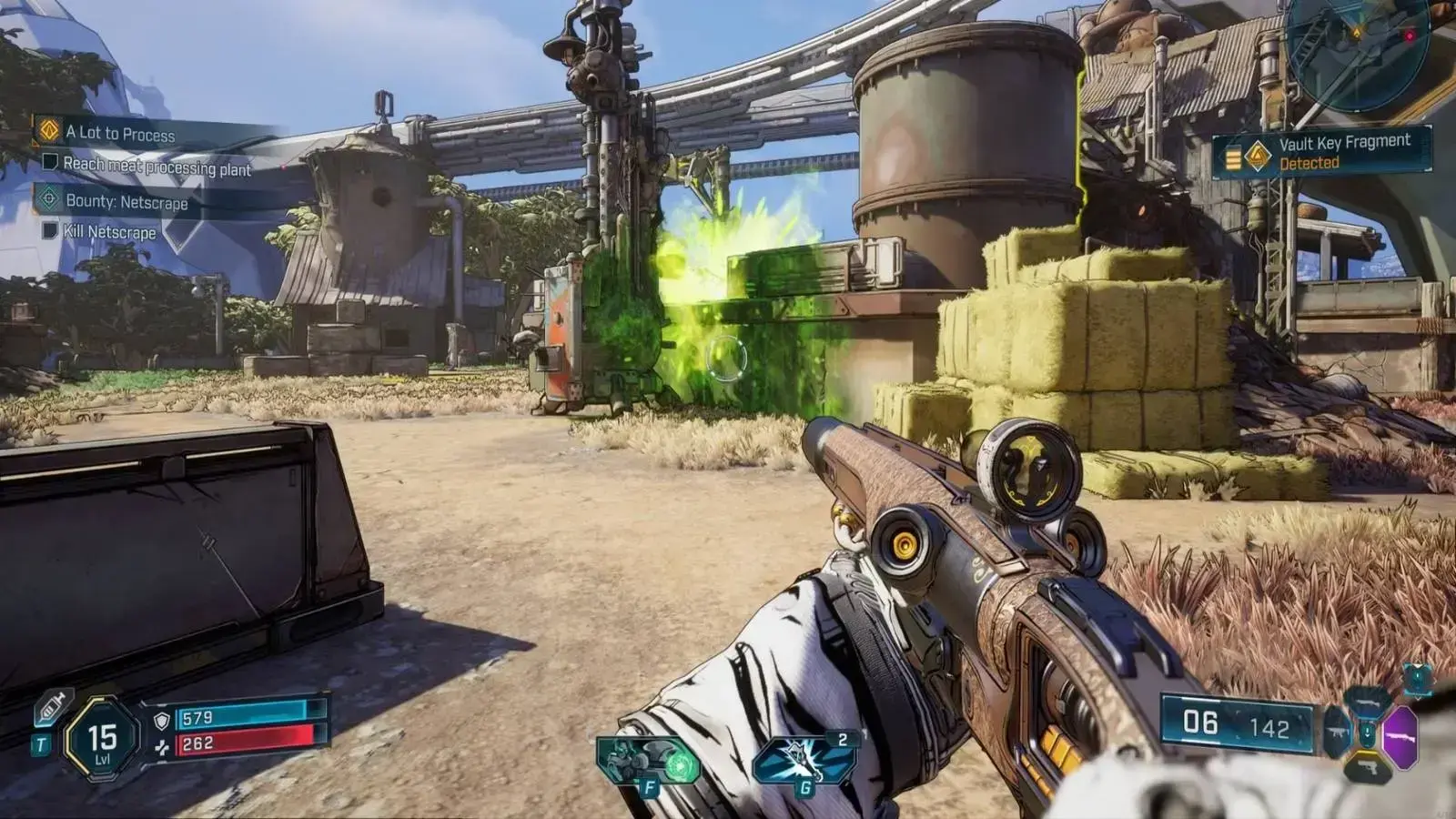Use the syringe repkit icon
1456x819 pixels.
52,707
